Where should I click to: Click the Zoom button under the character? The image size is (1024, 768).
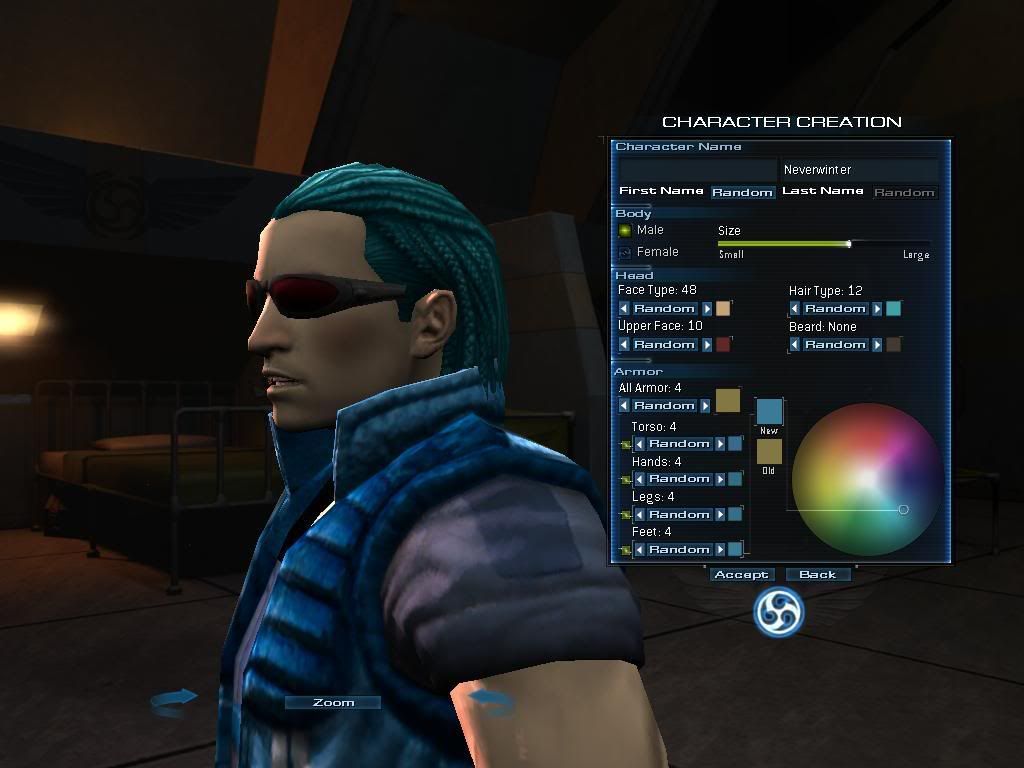[333, 703]
